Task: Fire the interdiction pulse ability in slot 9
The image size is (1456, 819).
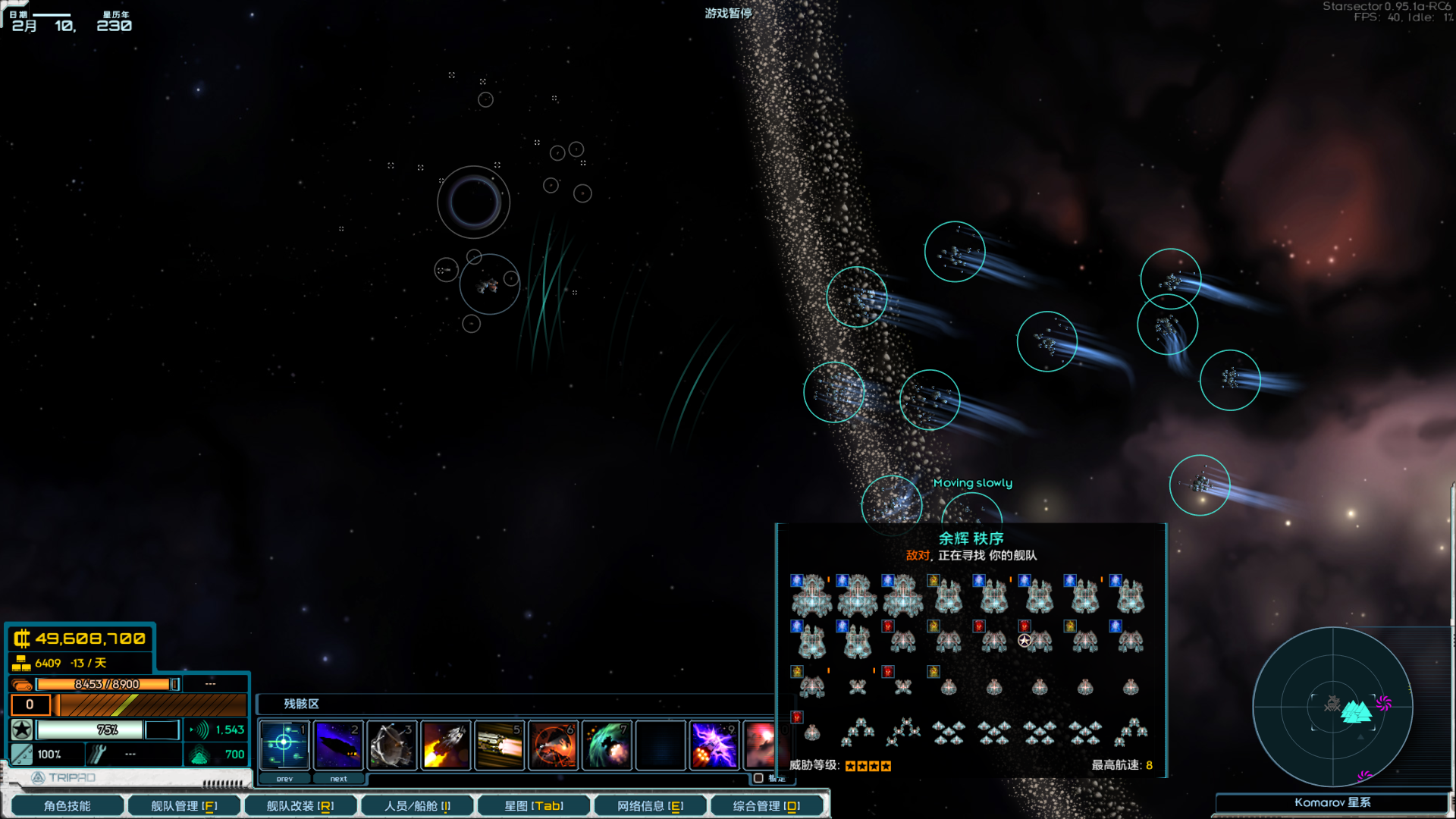Action: tap(714, 745)
